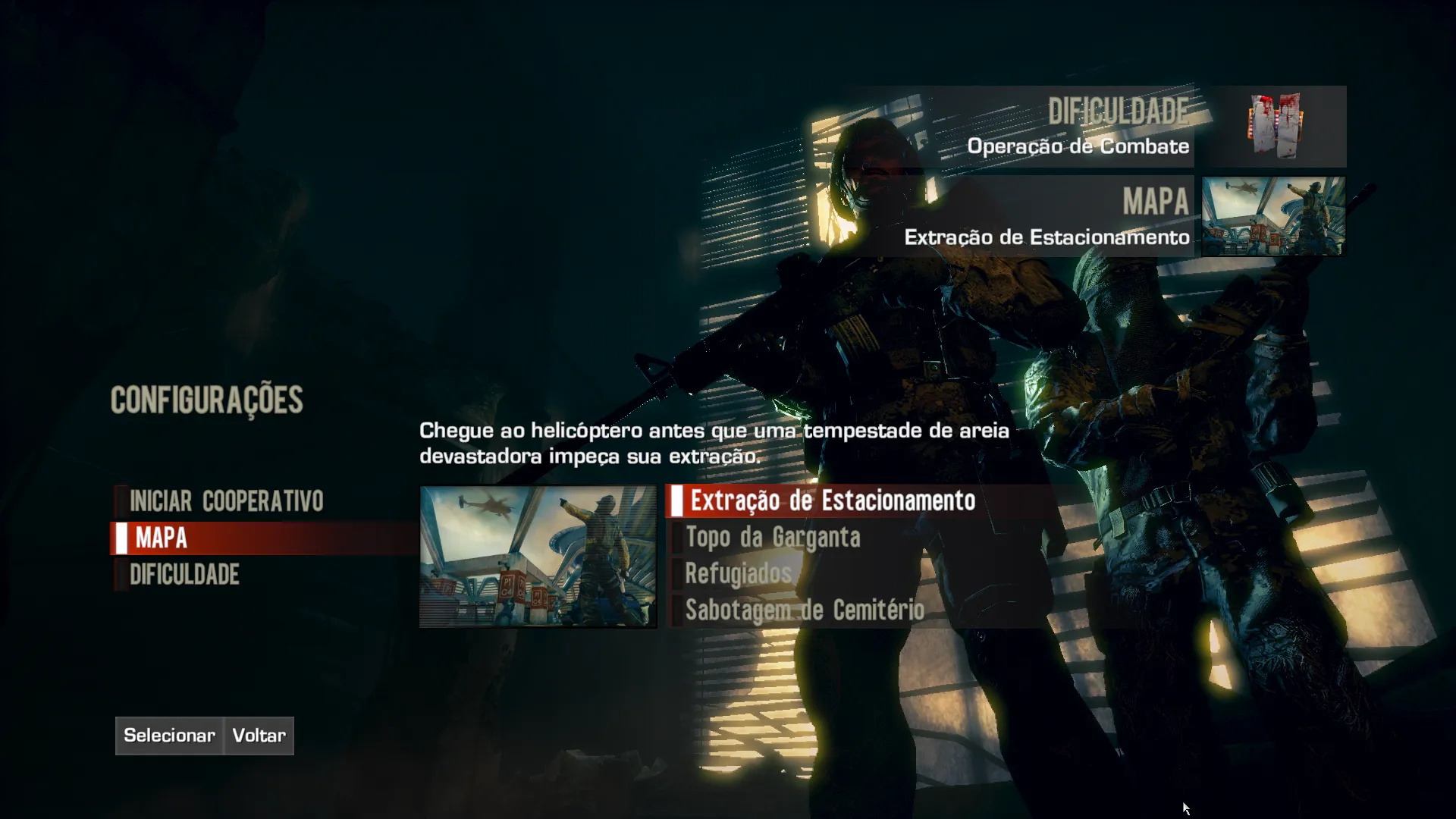Click the large map preview thumbnail
Viewport: 1456px width, 819px height.
click(538, 557)
